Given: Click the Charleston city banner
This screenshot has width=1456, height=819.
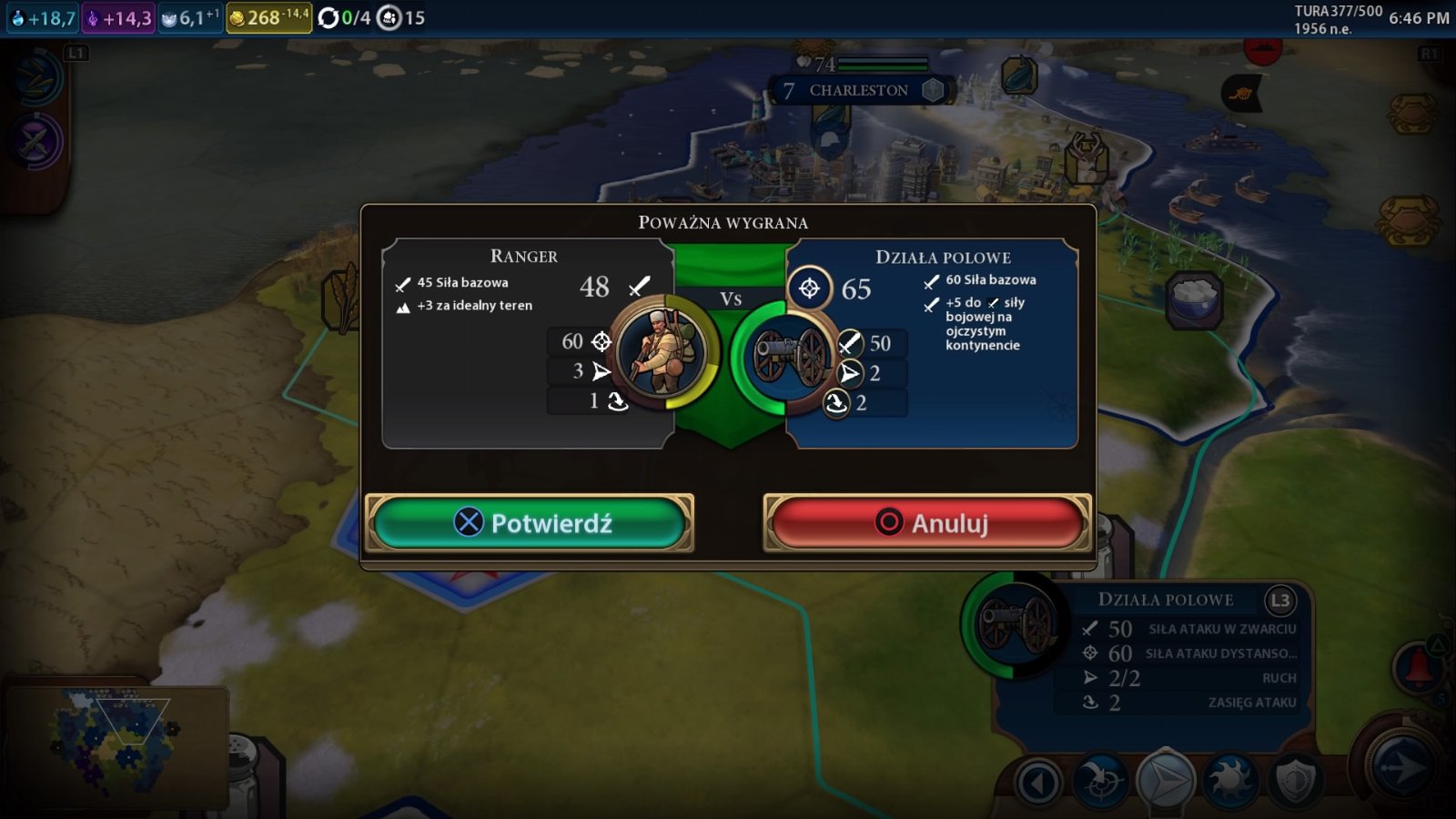Looking at the screenshot, I should (x=858, y=90).
